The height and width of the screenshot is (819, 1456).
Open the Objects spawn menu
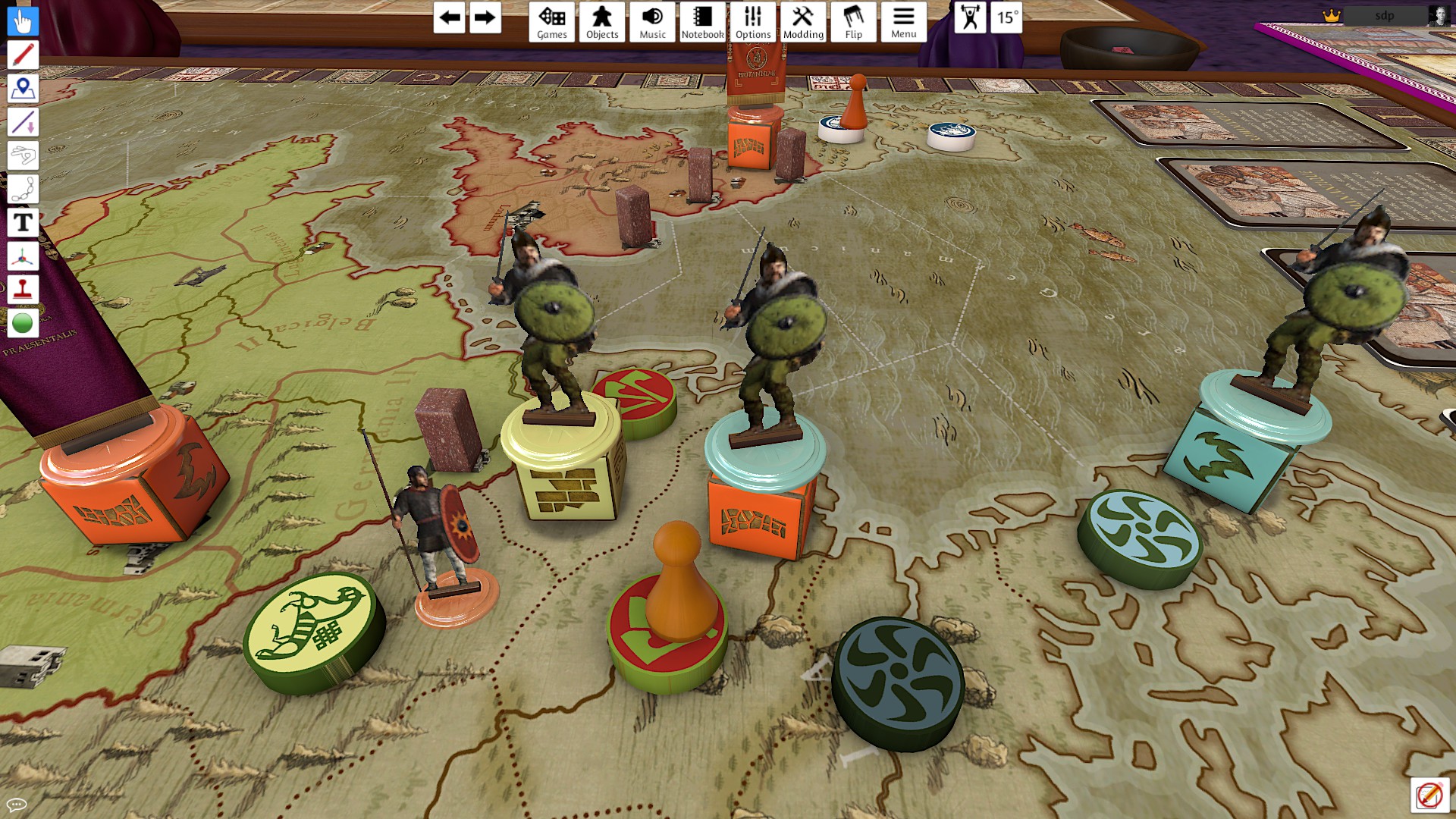tap(601, 22)
